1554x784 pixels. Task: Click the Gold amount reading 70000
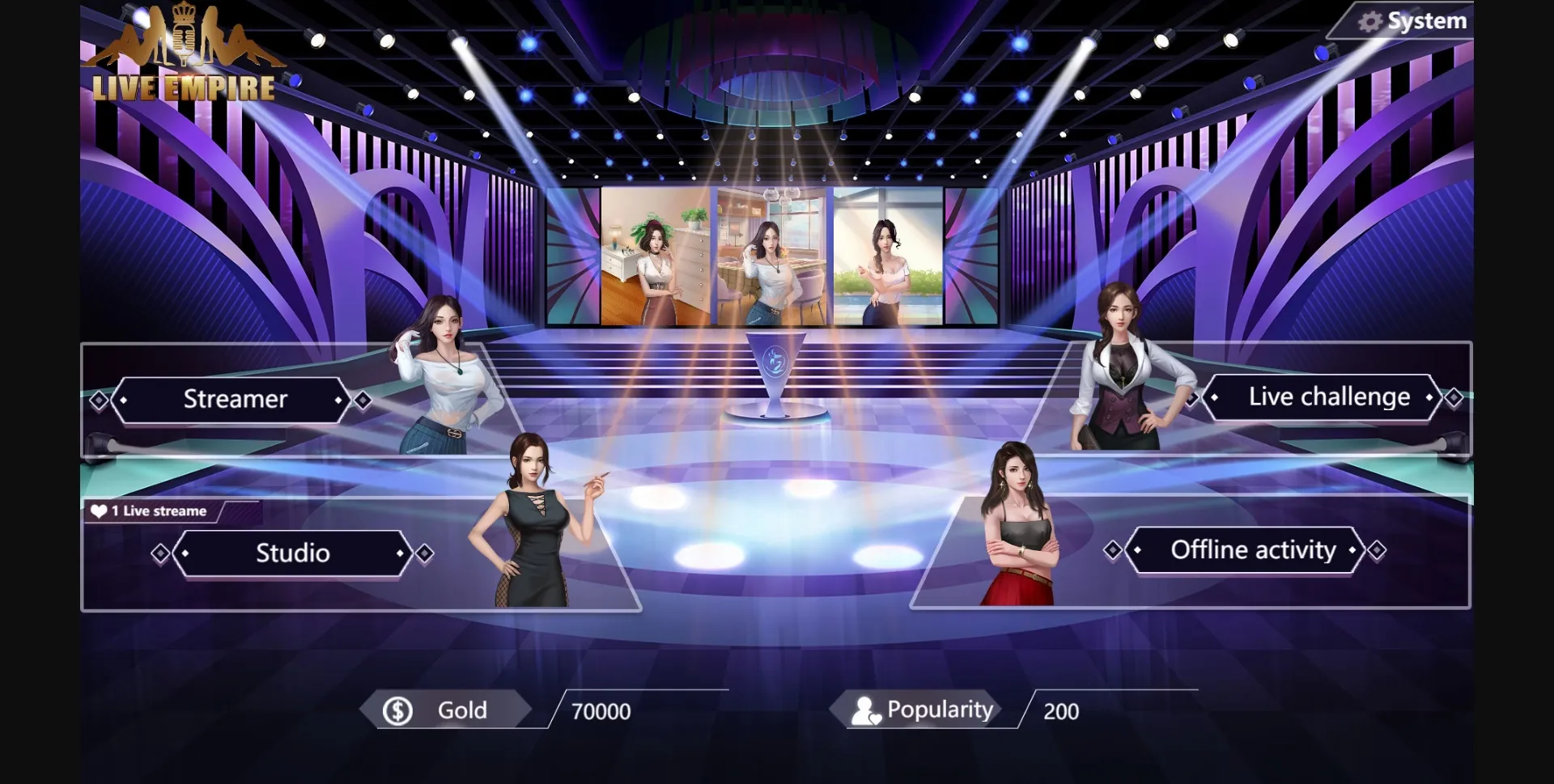pos(600,711)
